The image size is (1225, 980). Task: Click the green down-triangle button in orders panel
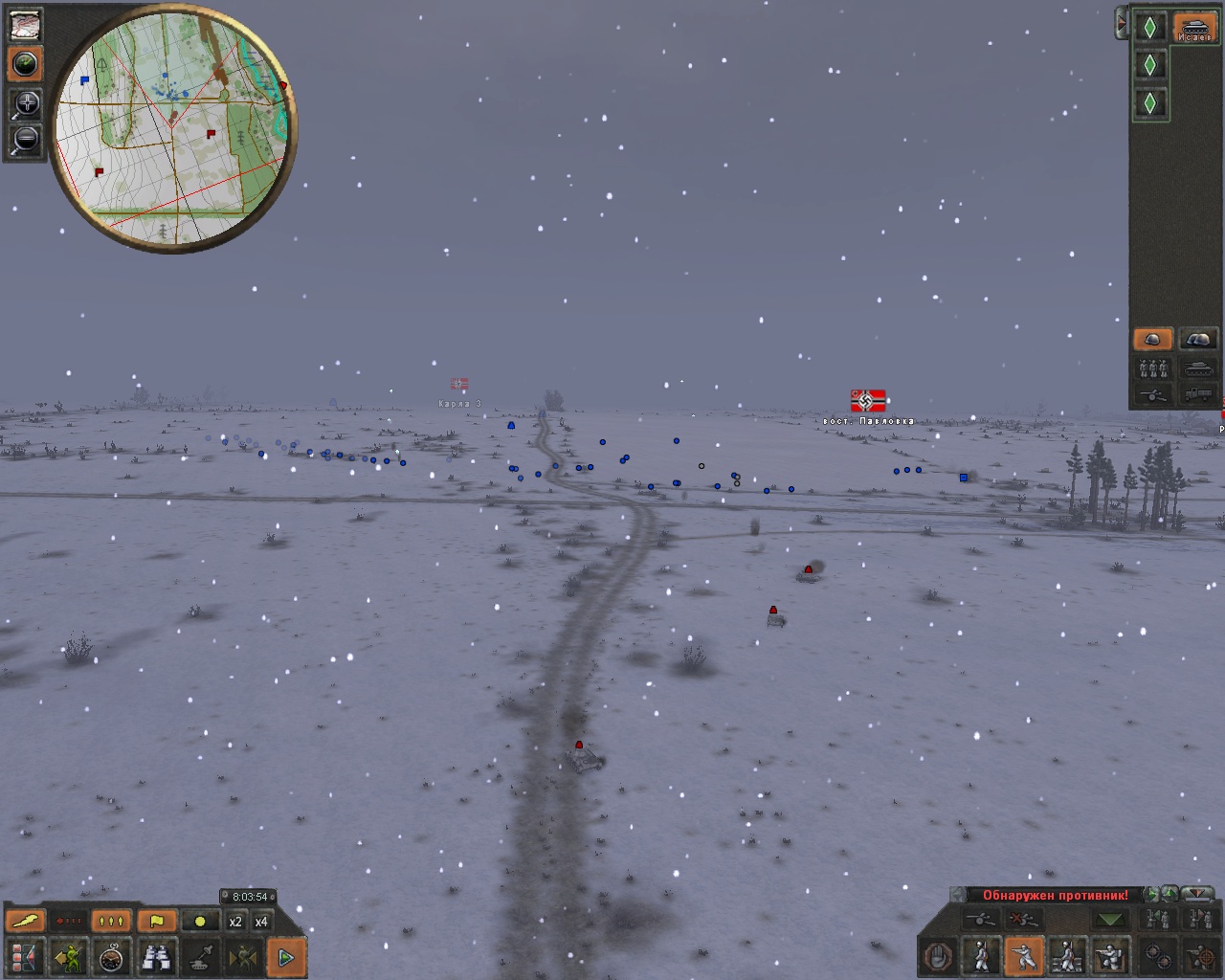click(1110, 920)
